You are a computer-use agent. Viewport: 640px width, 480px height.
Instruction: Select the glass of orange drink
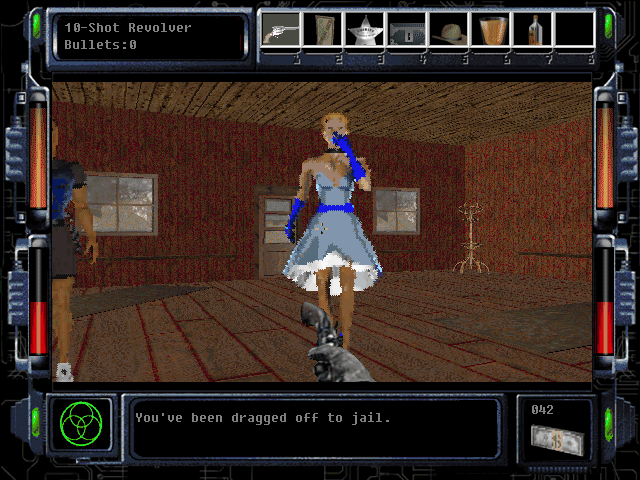(491, 32)
